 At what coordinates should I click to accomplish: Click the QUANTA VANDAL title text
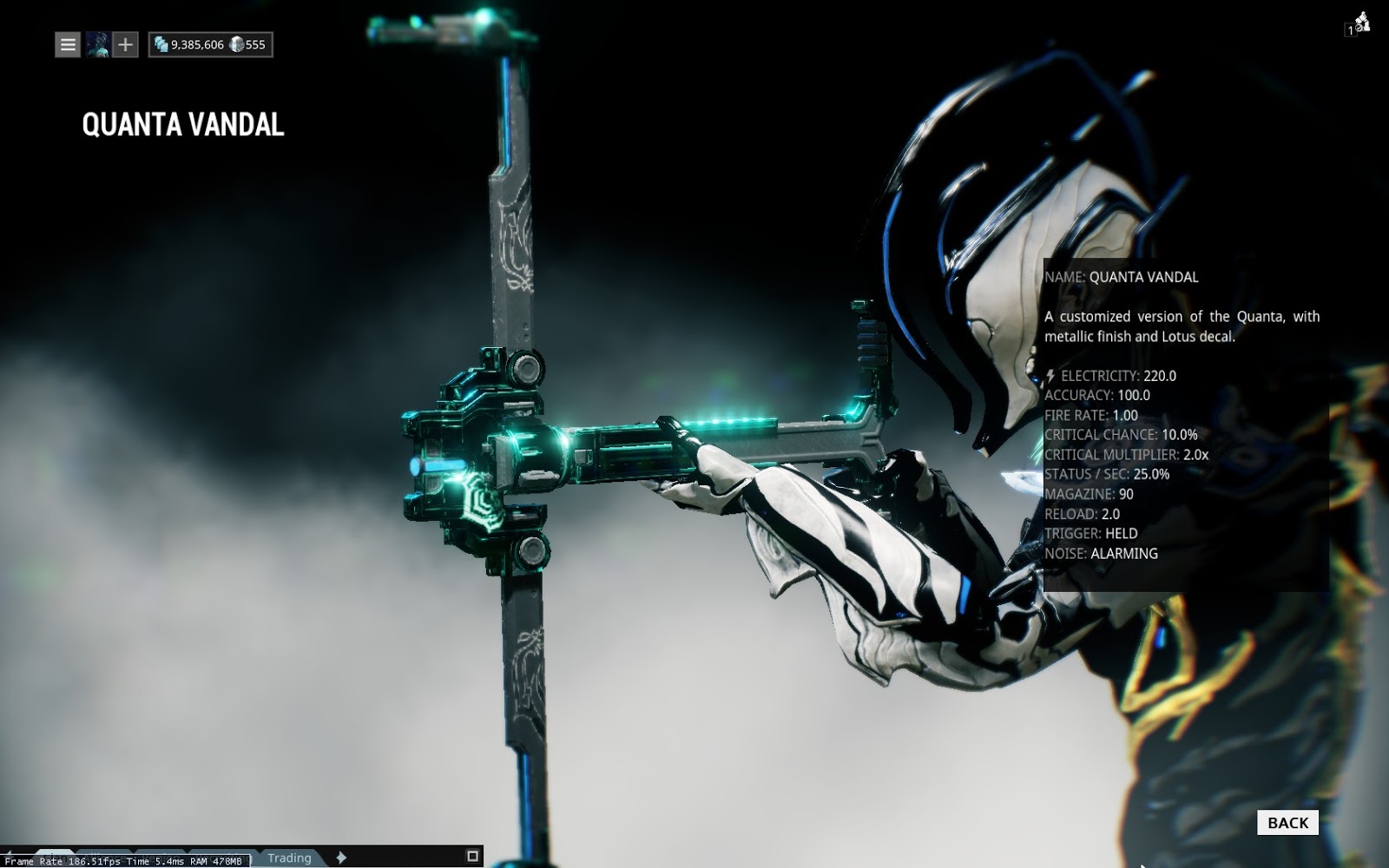coord(181,126)
